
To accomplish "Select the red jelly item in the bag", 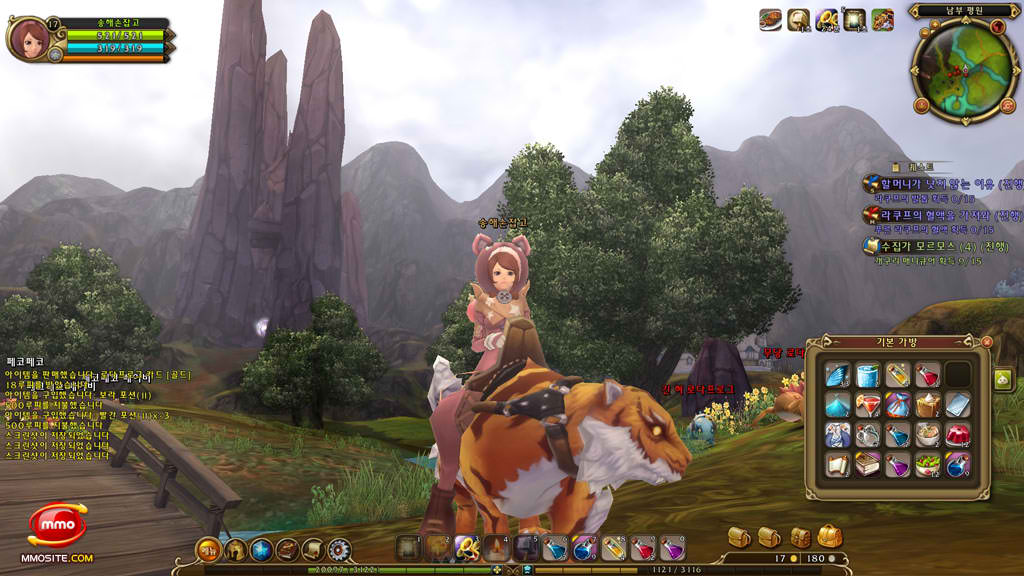I will [x=957, y=435].
